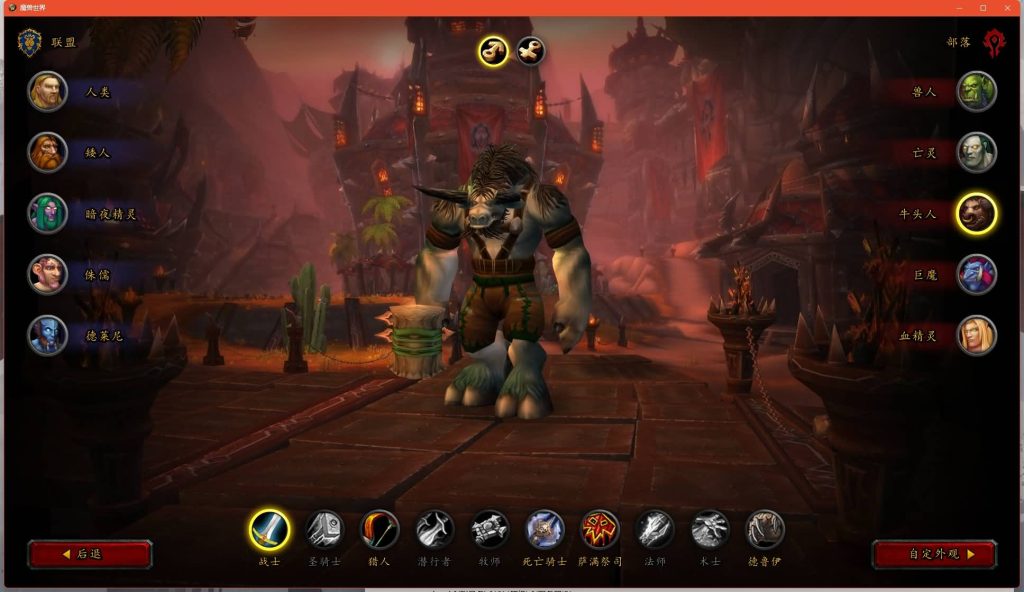Choose the Shaman (萨满祭司) class icon
This screenshot has height=592, width=1024.
pos(600,529)
